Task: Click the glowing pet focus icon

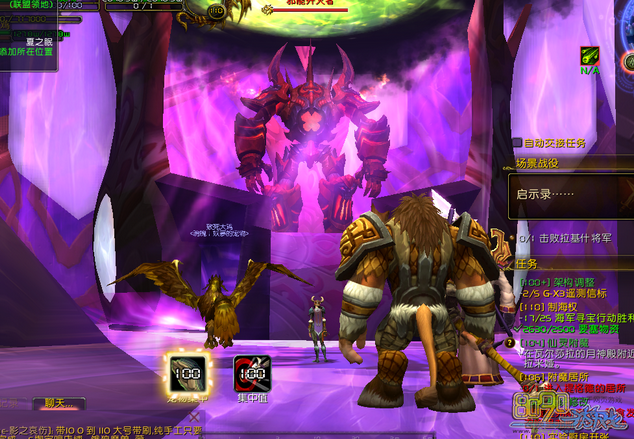Action: 187,373
